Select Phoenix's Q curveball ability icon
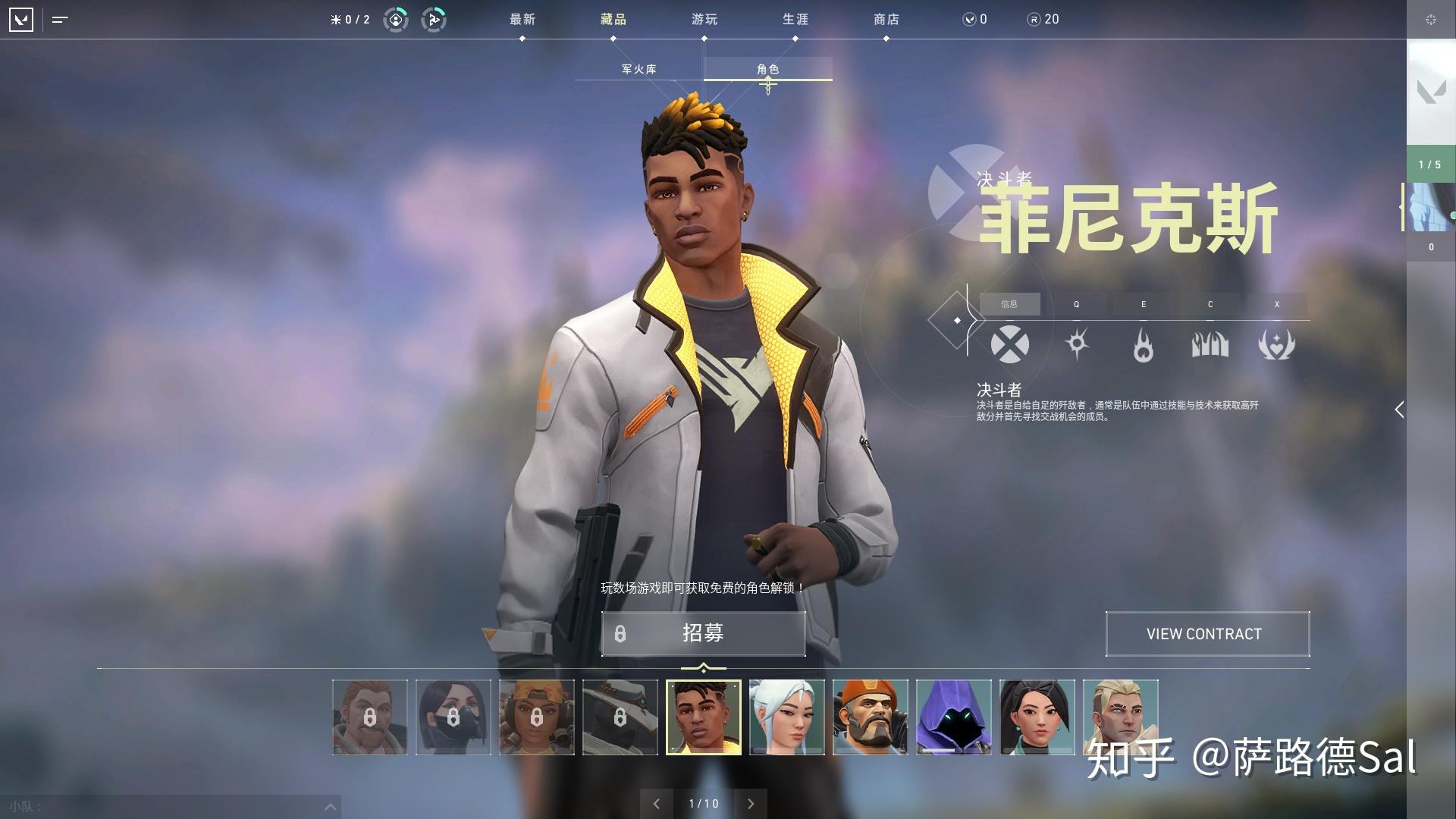The width and height of the screenshot is (1456, 819). pyautogui.click(x=1078, y=344)
